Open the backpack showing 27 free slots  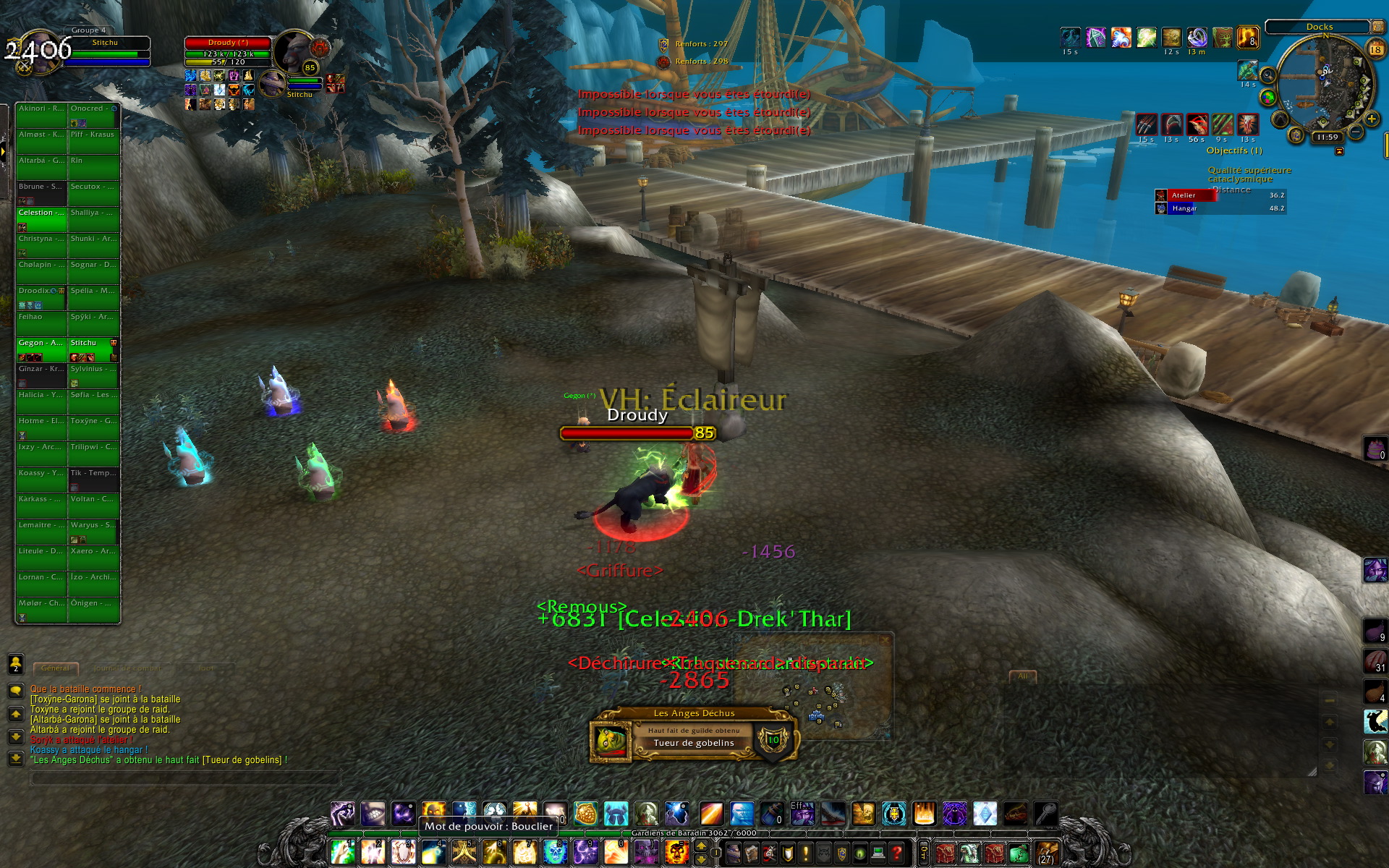click(1046, 853)
